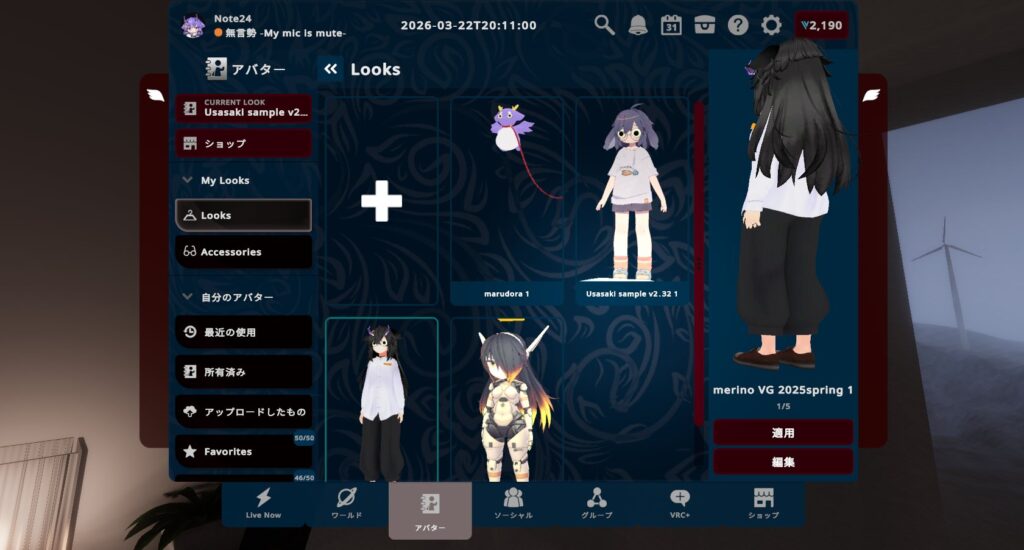Open the Current Look entry
1024x550 pixels.
point(244,108)
